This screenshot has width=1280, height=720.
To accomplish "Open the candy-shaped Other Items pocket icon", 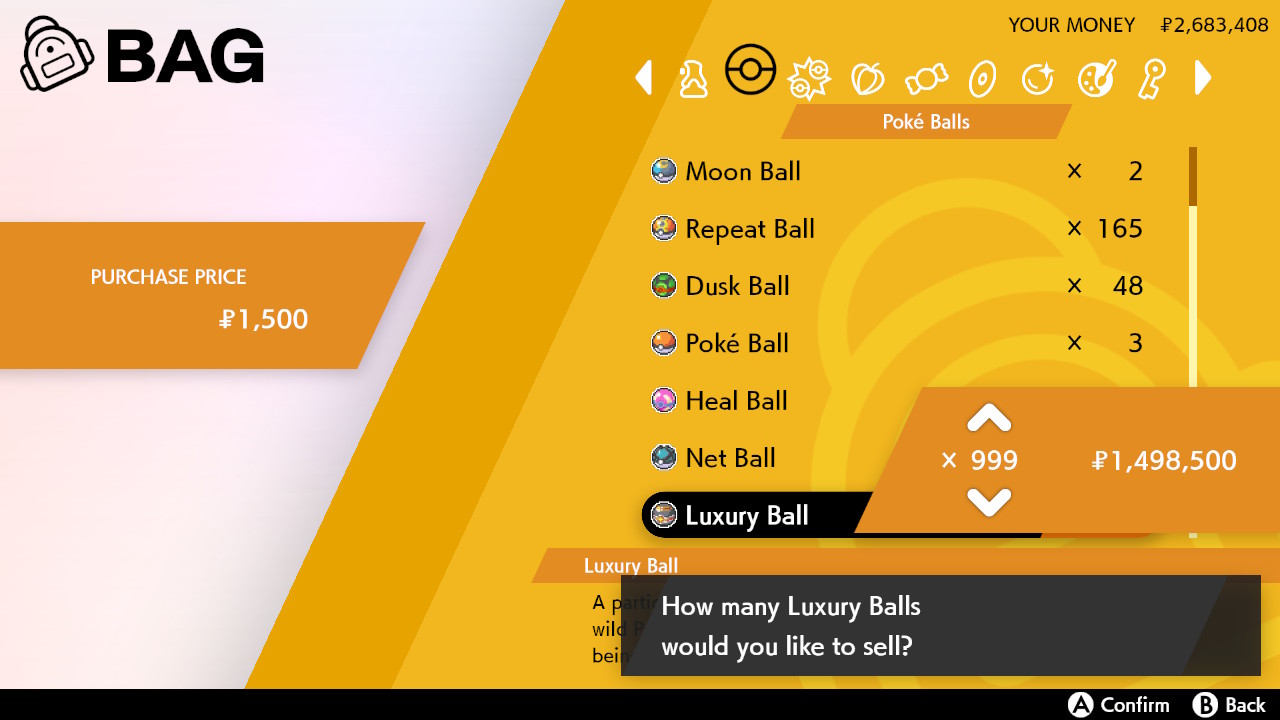I will click(925, 78).
